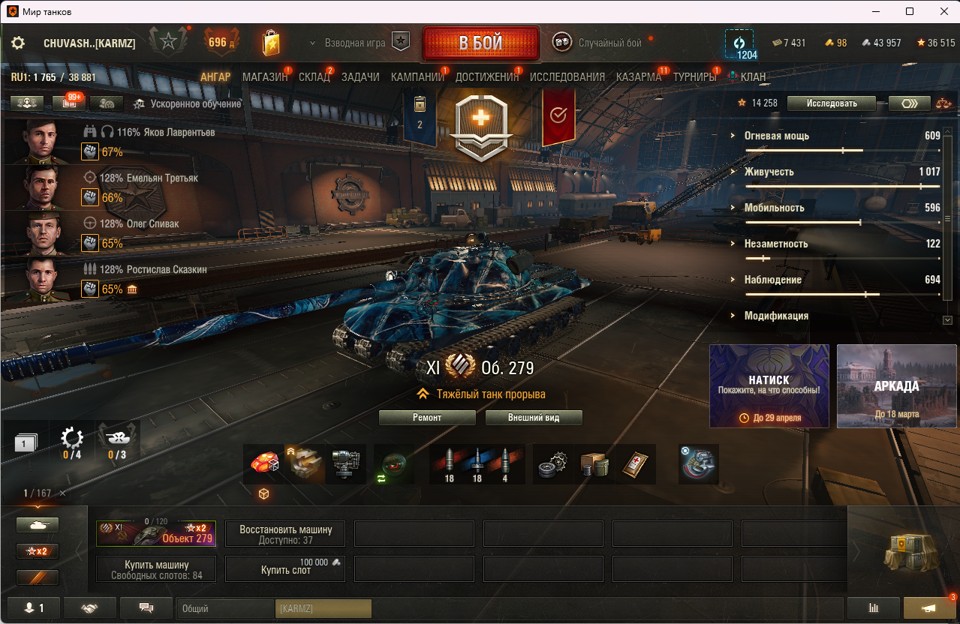Show the КЛАН tab

[753, 77]
